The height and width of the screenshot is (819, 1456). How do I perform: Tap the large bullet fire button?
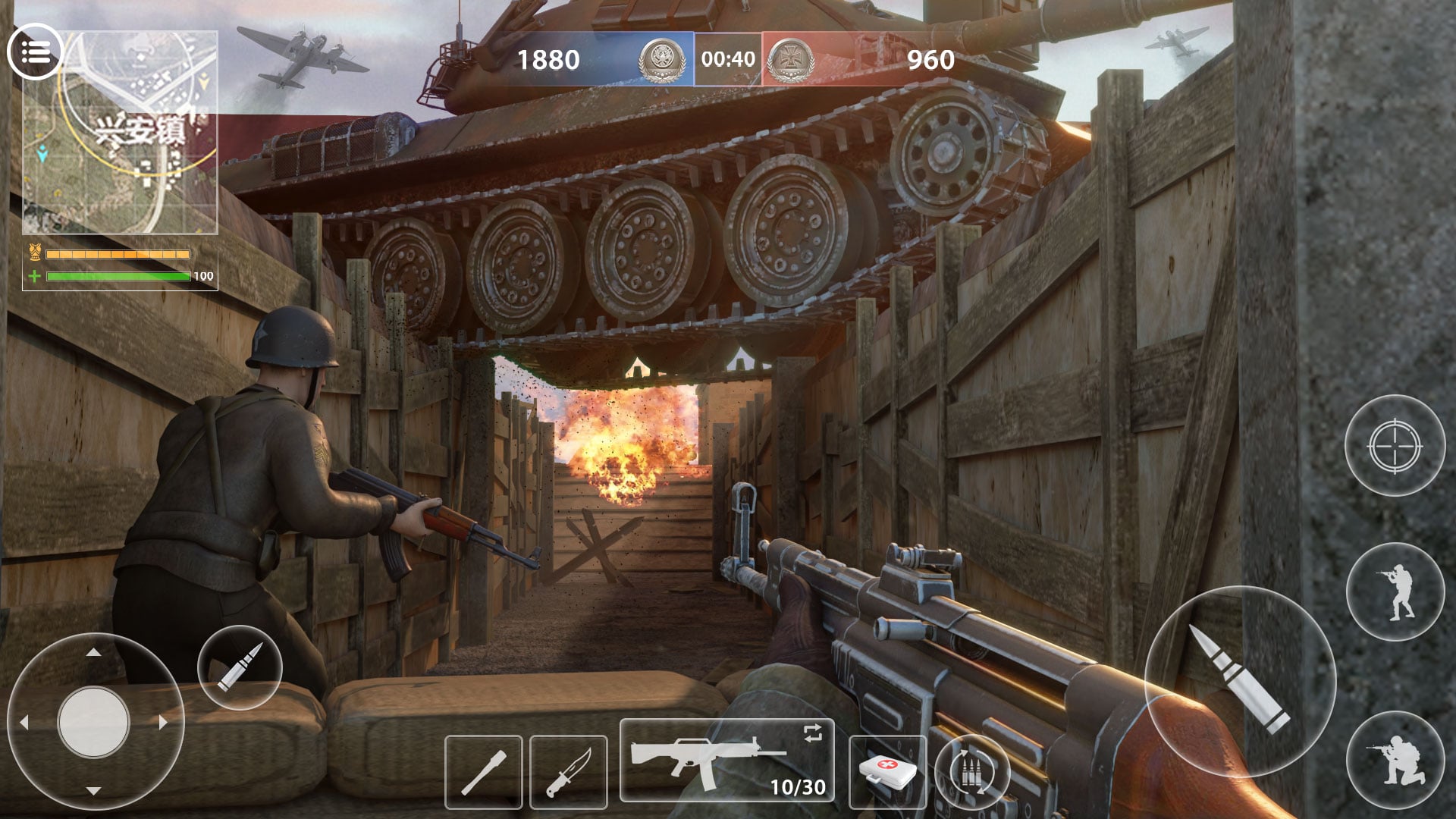[1239, 681]
